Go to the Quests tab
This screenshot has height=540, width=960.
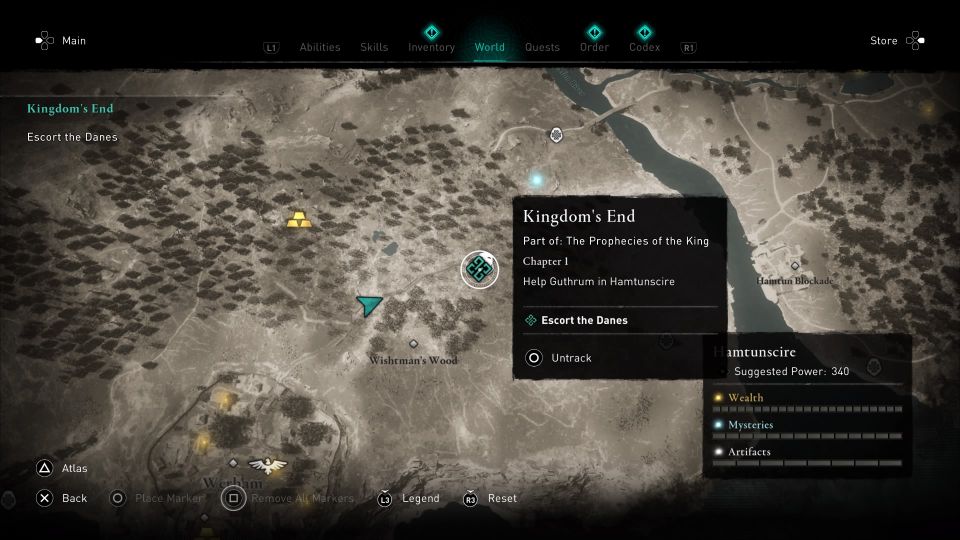[x=542, y=47]
